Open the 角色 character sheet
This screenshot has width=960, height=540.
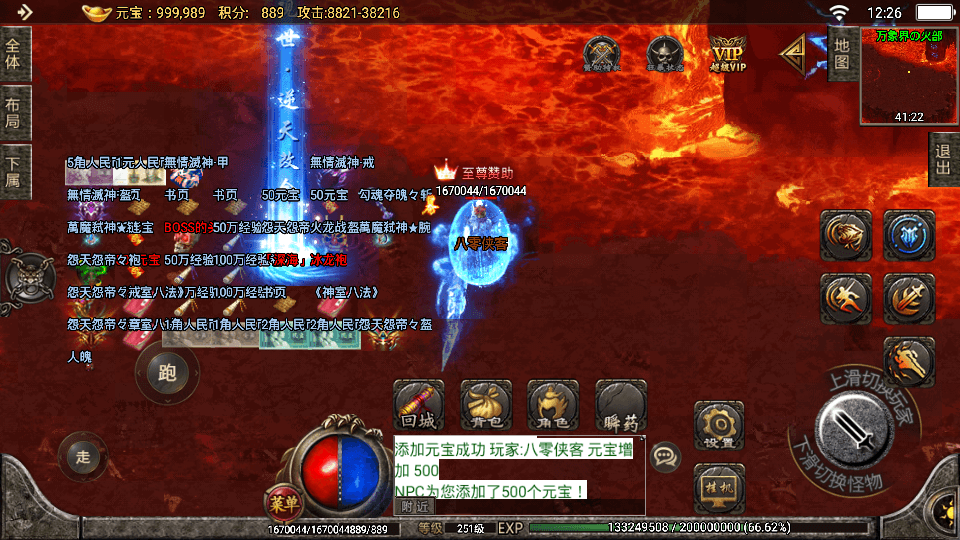553,405
